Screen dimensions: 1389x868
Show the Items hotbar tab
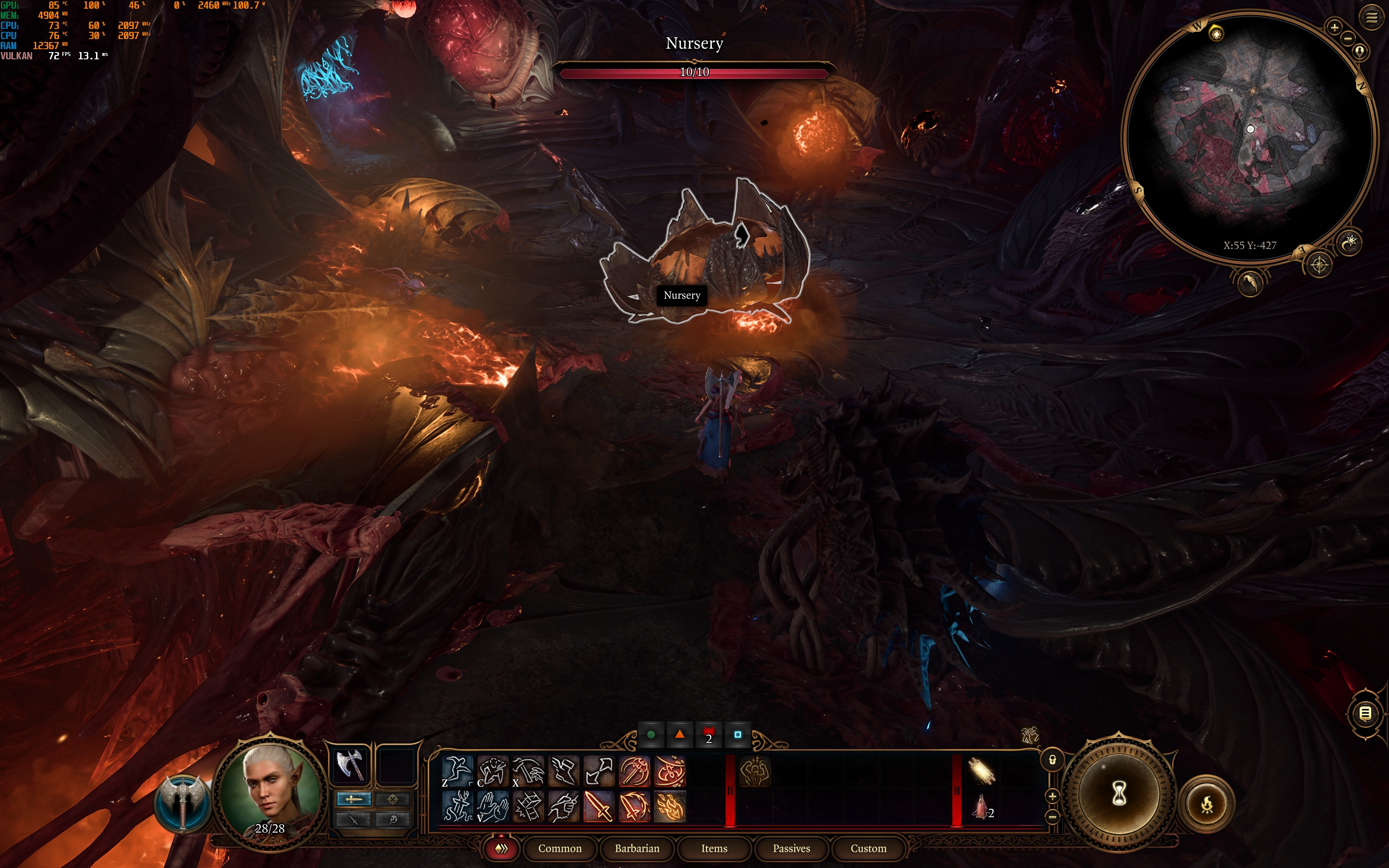[714, 849]
